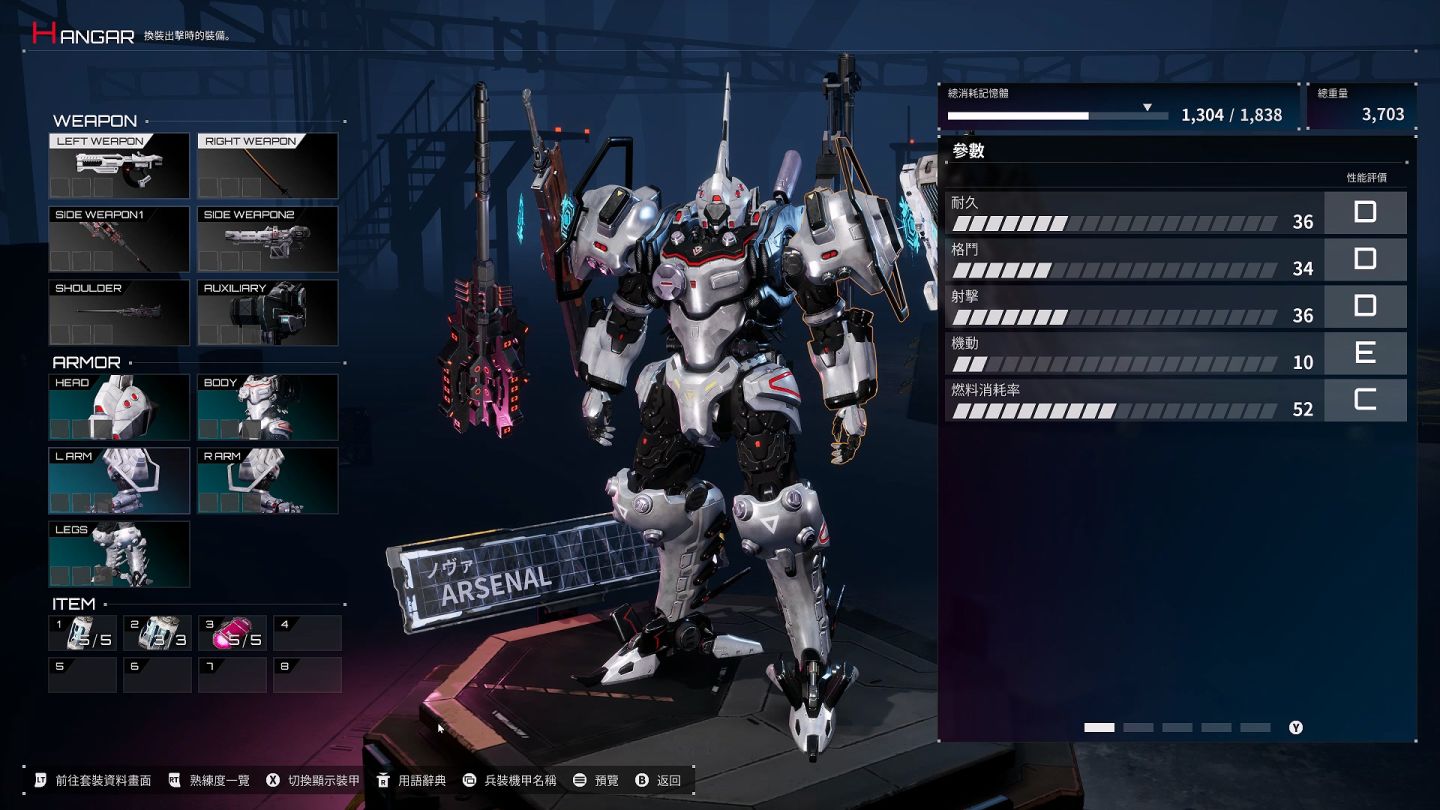Click the 返回 (back) option

(658, 780)
